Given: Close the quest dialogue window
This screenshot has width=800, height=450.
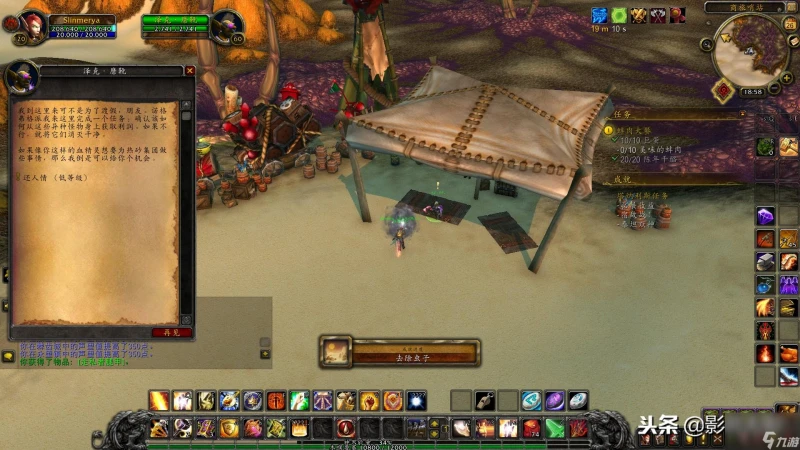Looking at the screenshot, I should coord(189,71).
